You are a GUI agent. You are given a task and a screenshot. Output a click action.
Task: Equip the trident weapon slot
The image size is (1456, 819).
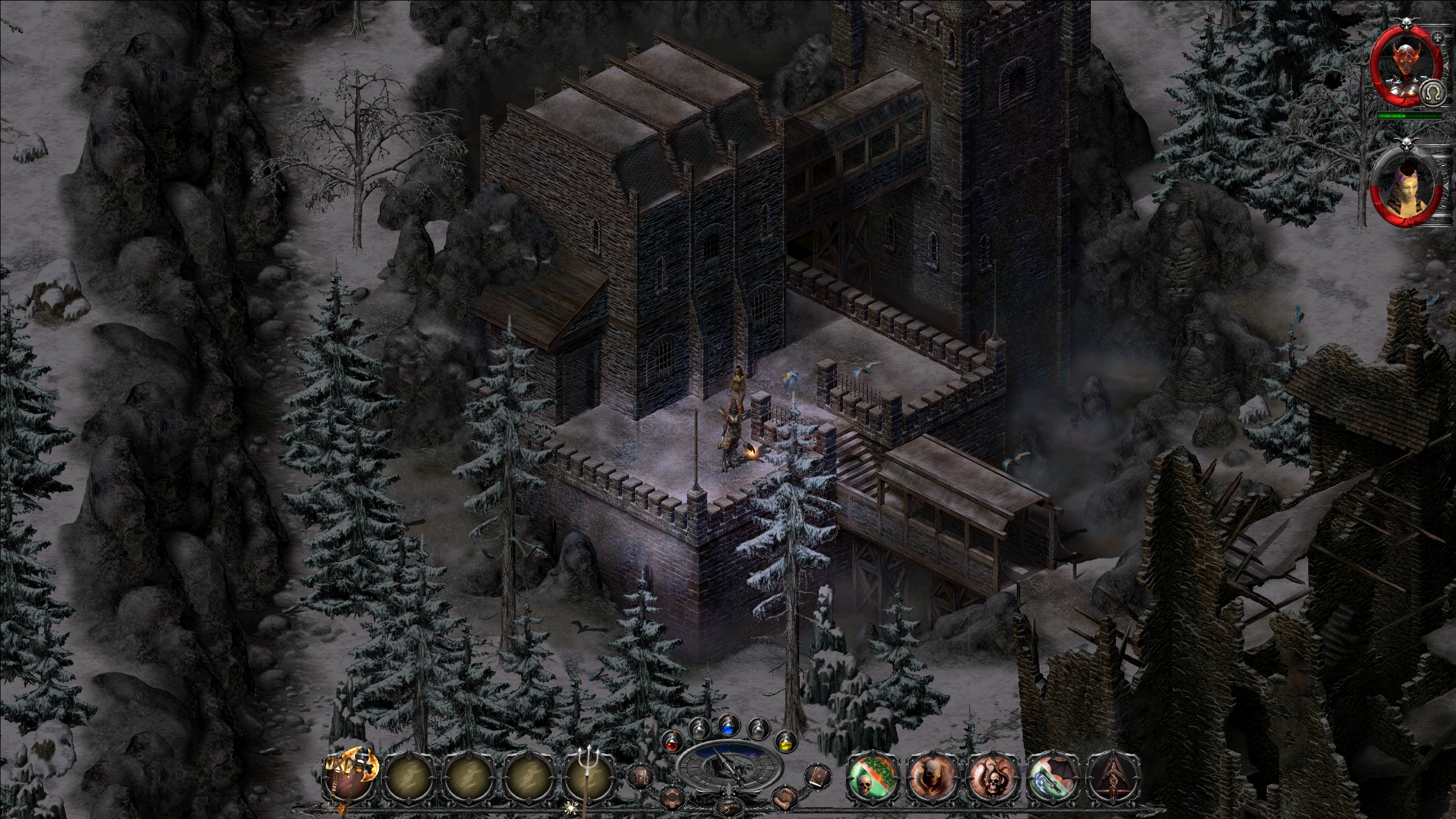point(589,777)
